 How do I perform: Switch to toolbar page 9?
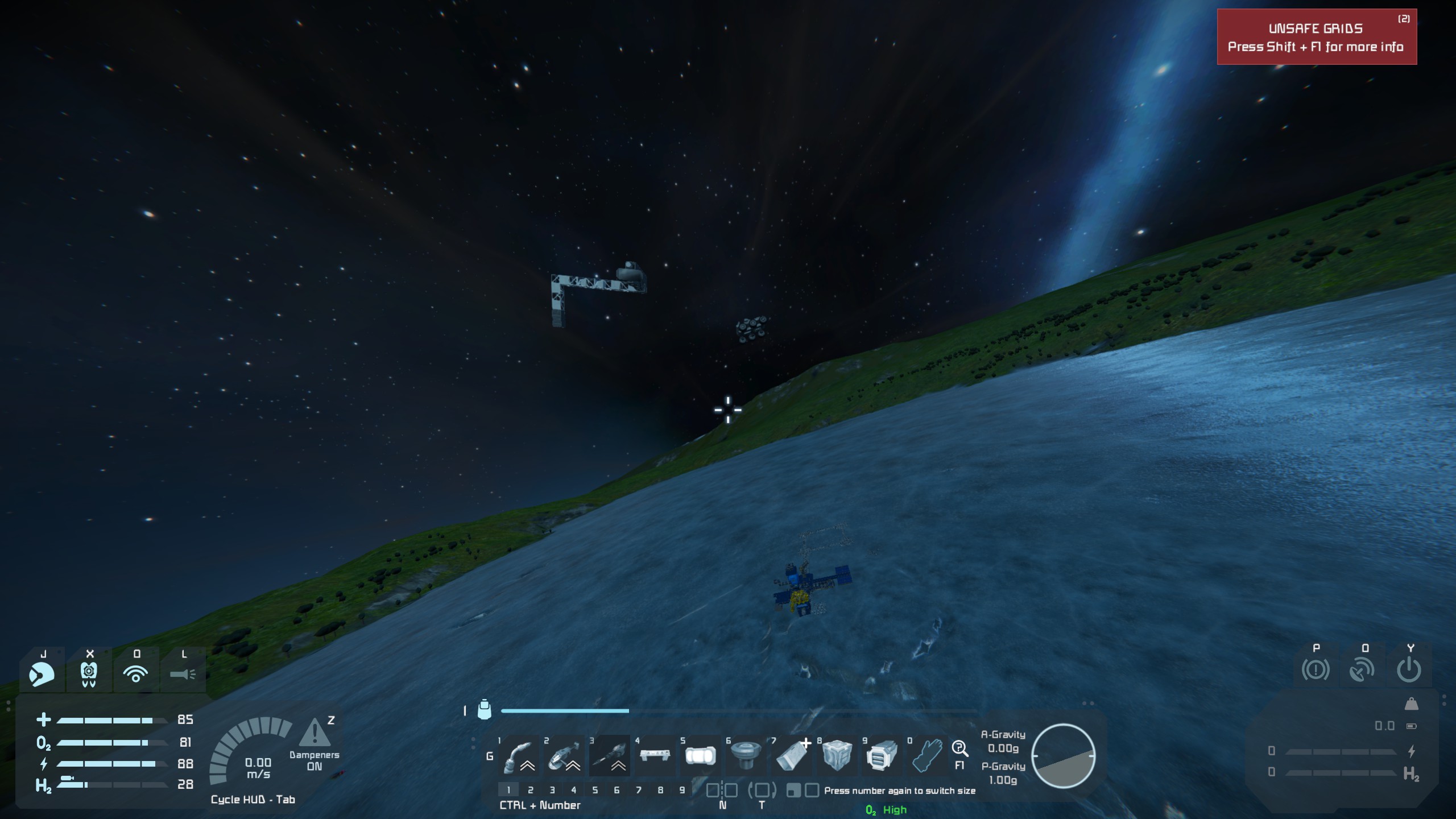[x=682, y=790]
